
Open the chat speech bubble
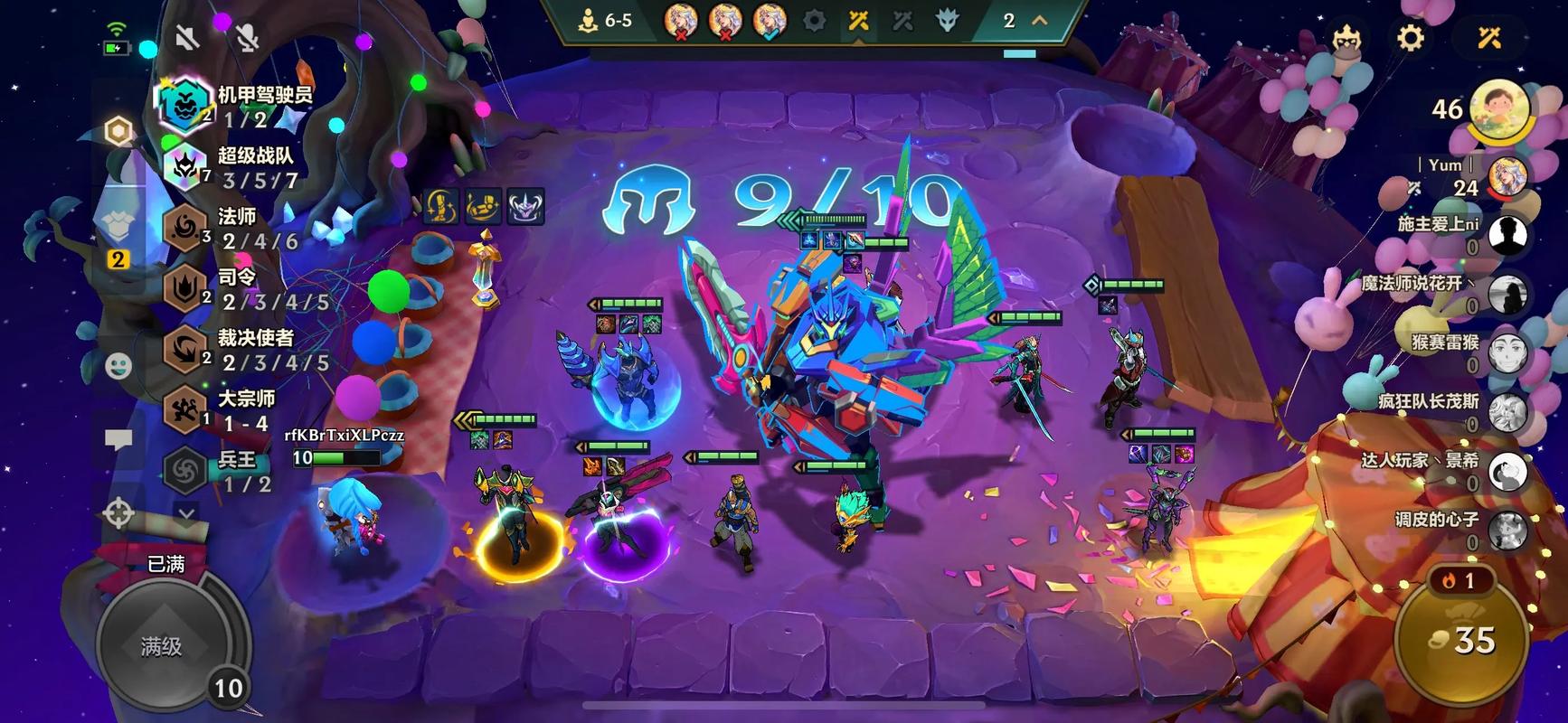coord(118,440)
